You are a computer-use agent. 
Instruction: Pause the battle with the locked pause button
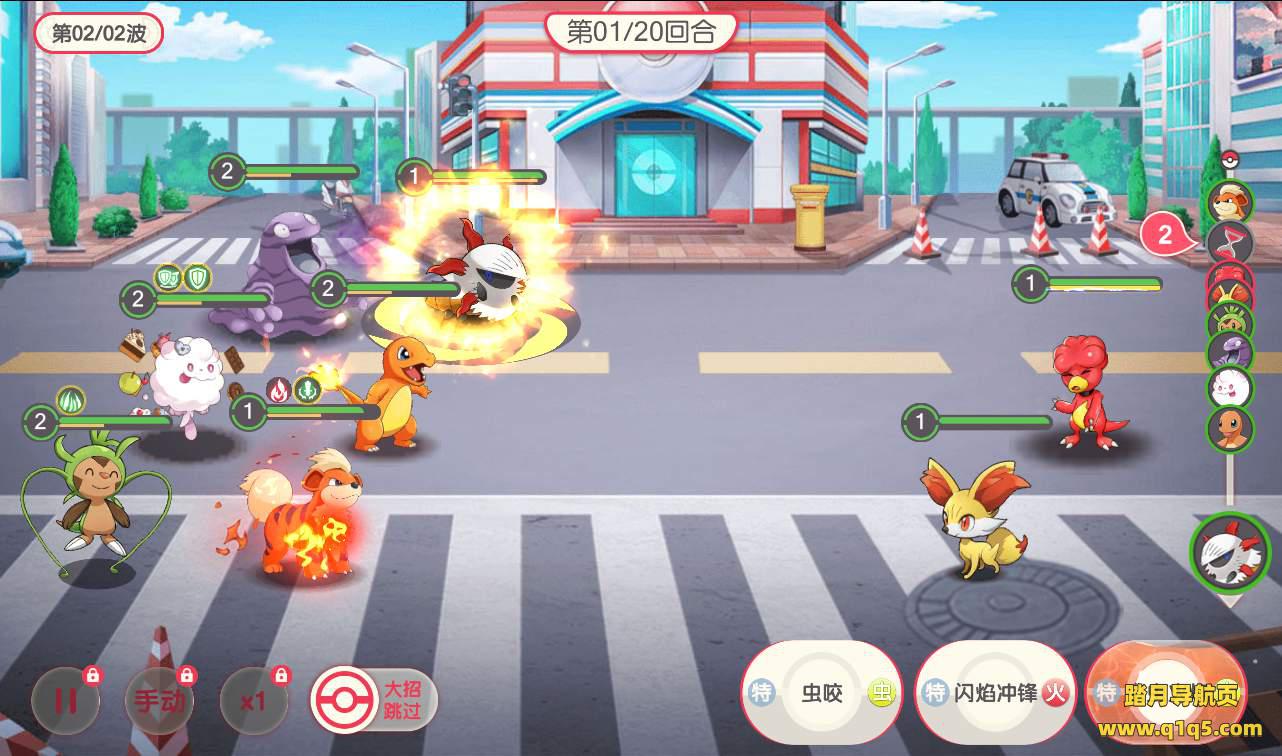[65, 700]
